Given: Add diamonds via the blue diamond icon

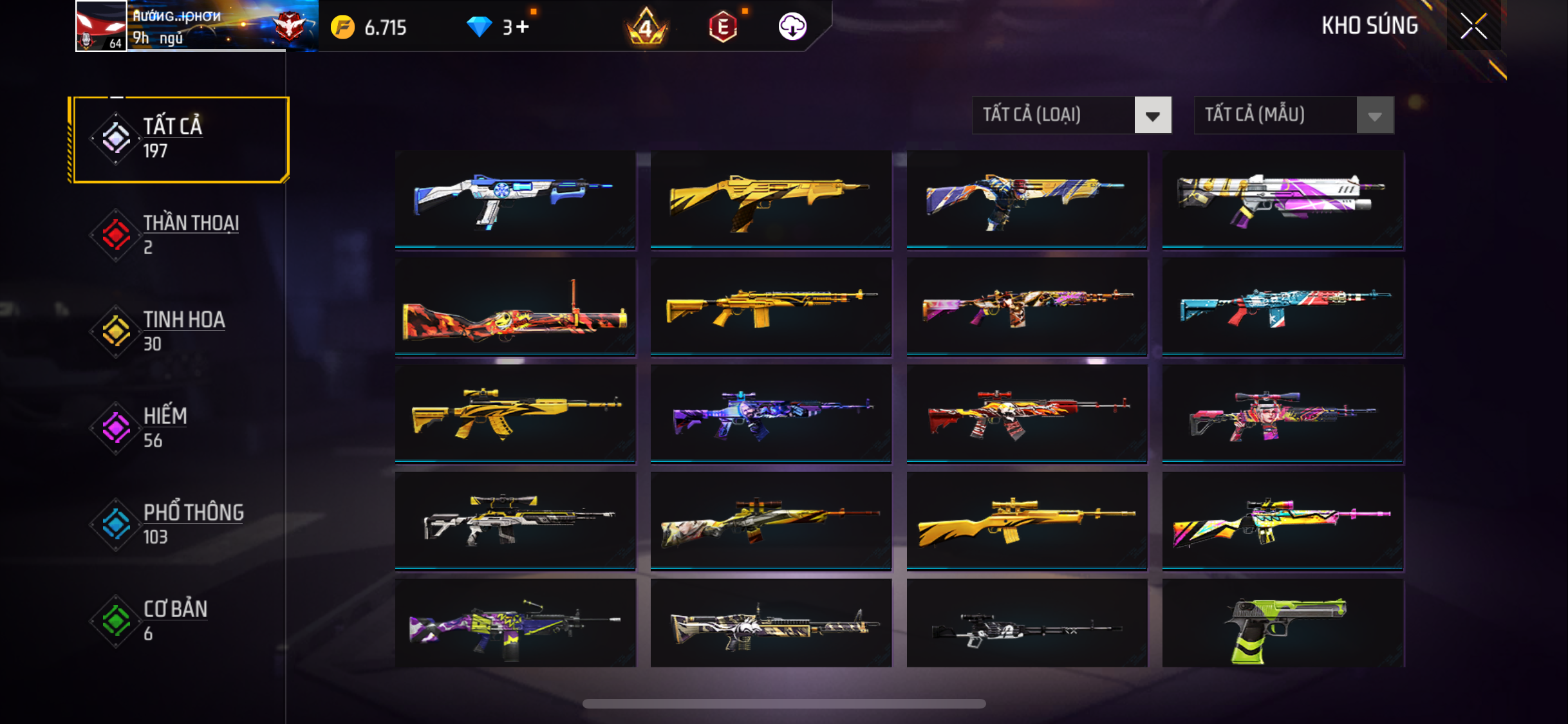Looking at the screenshot, I should point(479,27).
